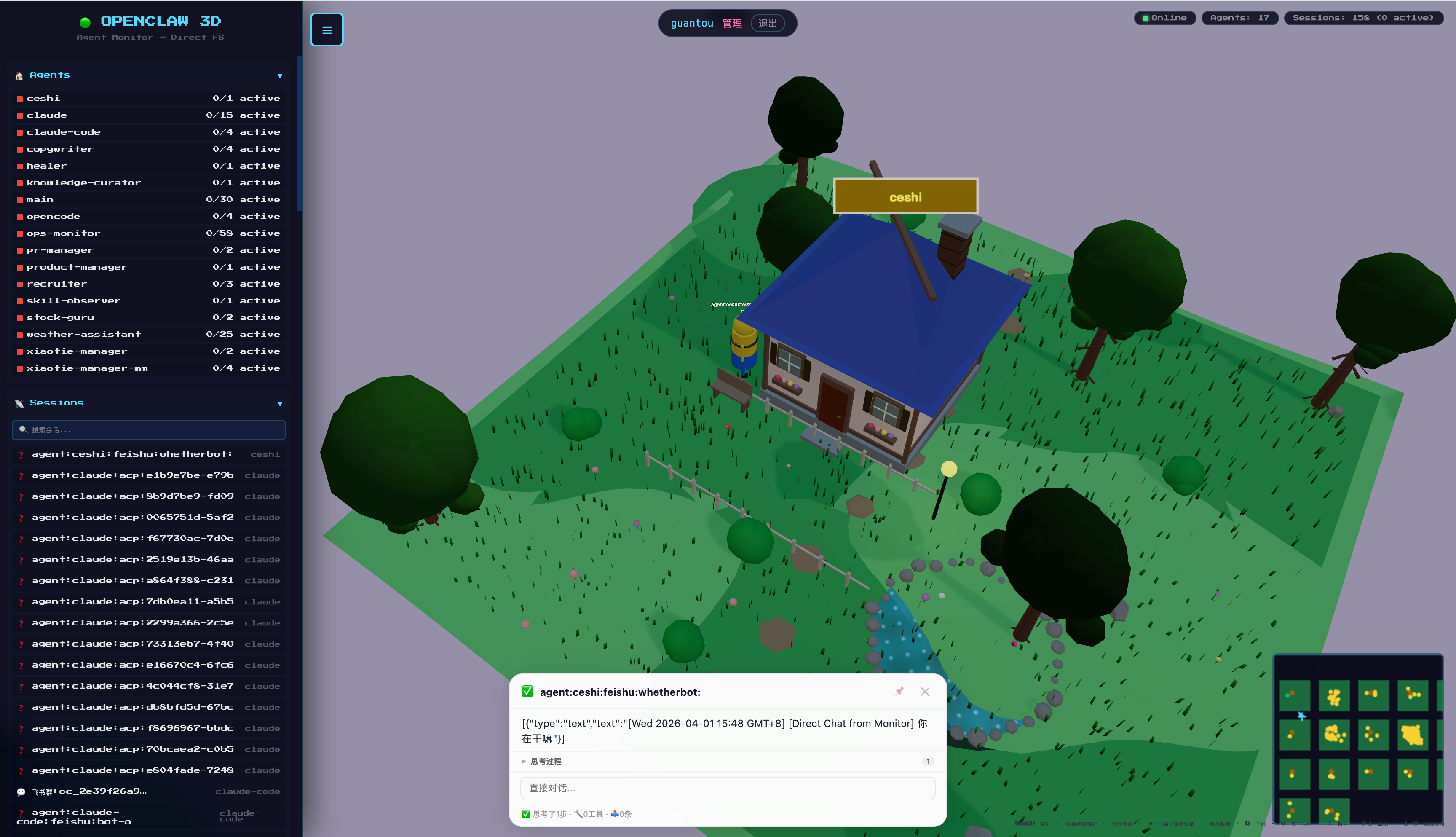Pin the agent chat popup

[899, 692]
